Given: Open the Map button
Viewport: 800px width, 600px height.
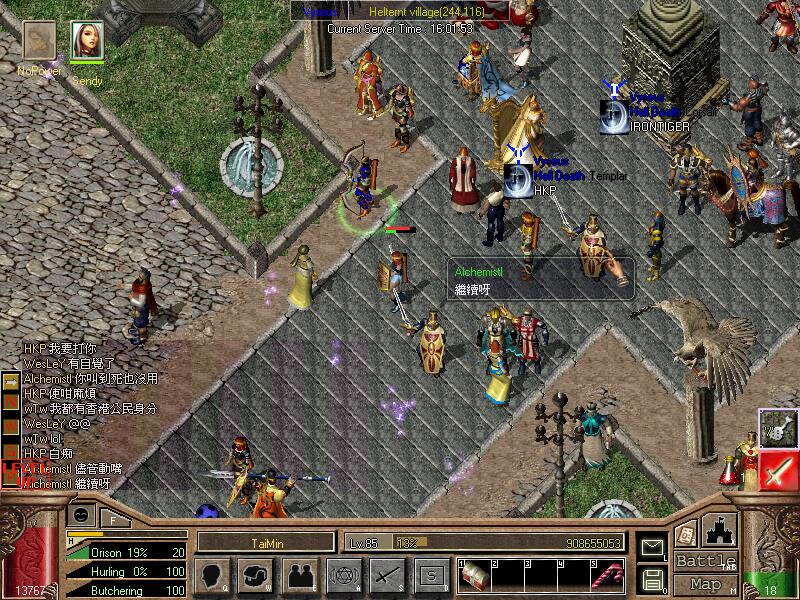Looking at the screenshot, I should pyautogui.click(x=705, y=584).
